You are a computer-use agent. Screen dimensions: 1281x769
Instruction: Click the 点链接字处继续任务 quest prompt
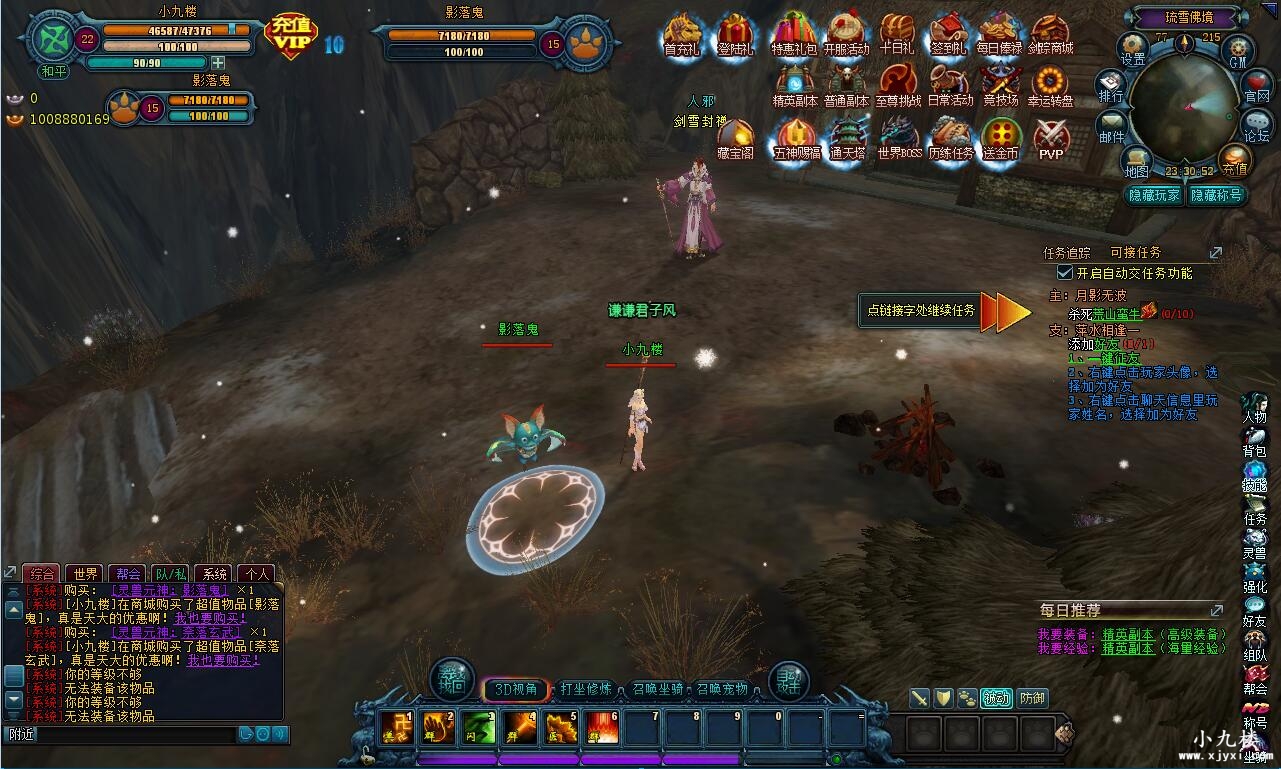[x=921, y=311]
